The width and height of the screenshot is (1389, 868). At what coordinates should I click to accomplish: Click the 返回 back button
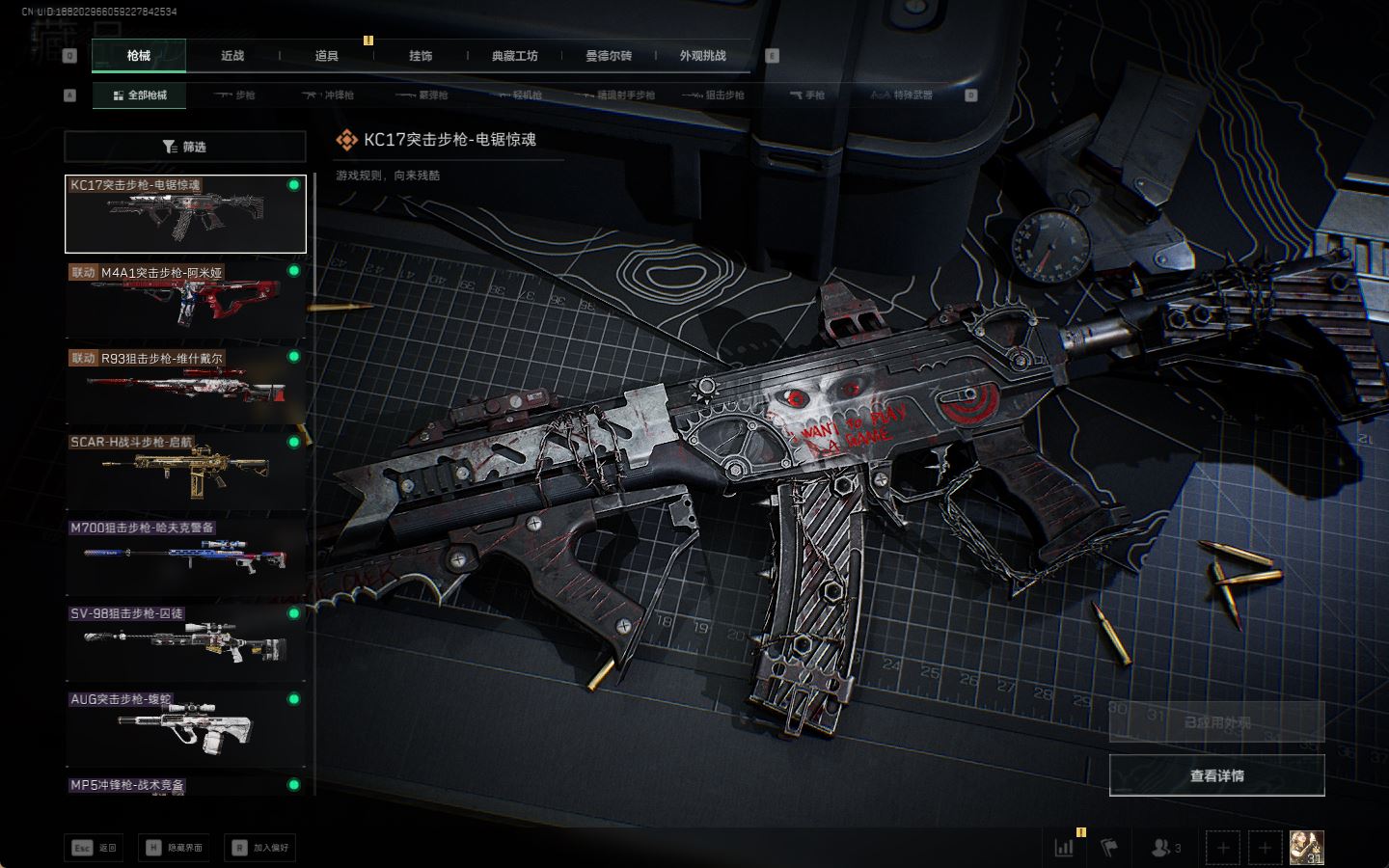[94, 848]
